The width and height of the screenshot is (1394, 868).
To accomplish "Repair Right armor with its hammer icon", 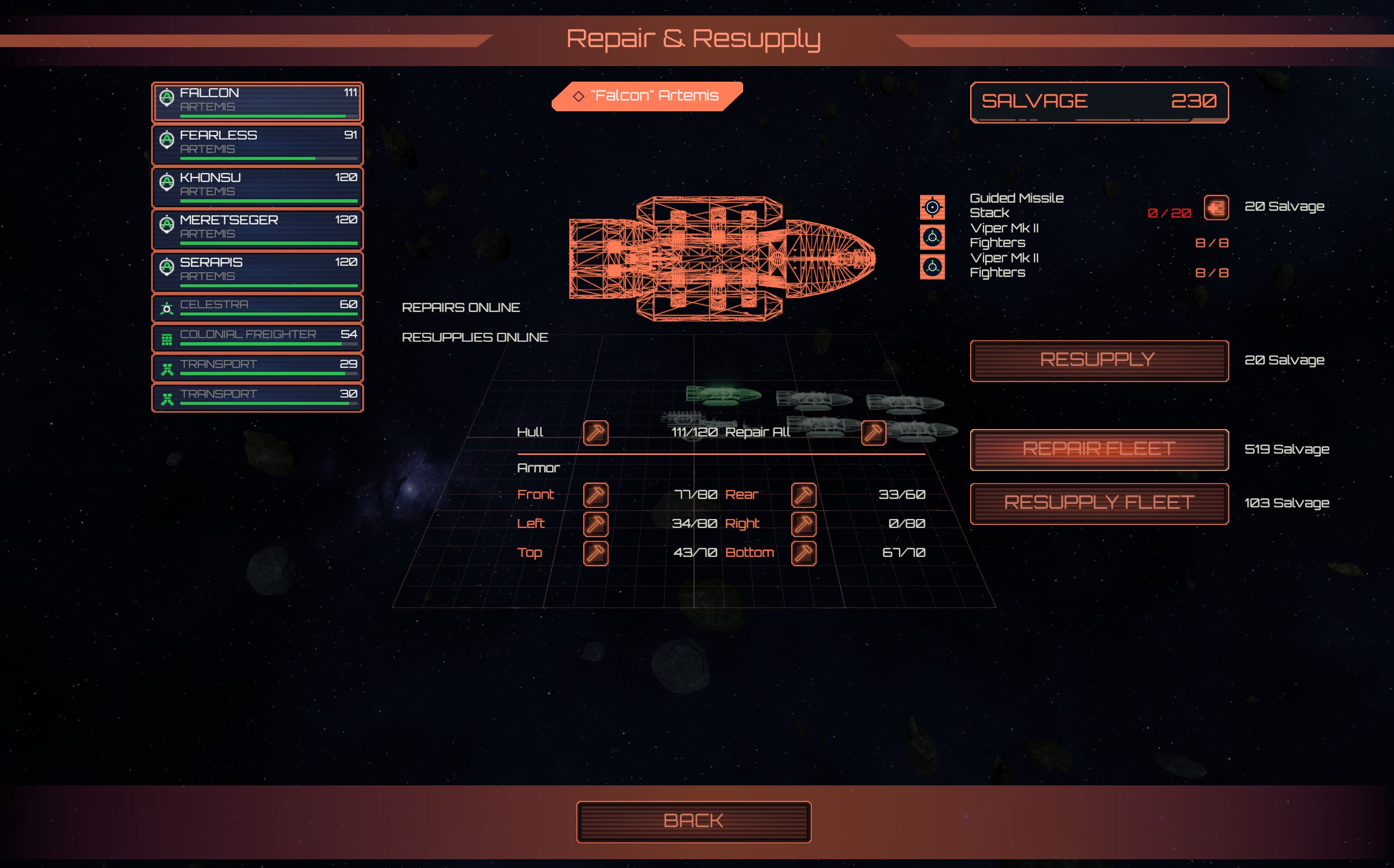I will click(804, 523).
